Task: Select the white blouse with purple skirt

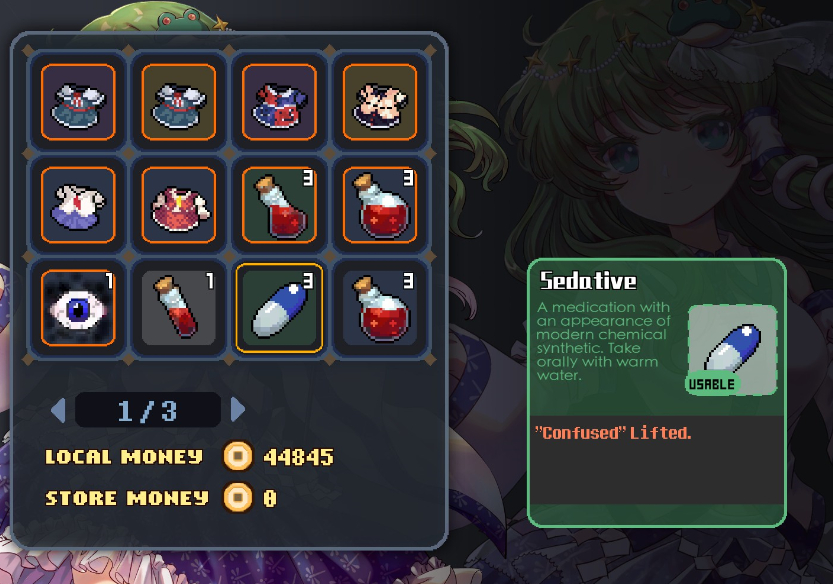Action: (x=78, y=204)
